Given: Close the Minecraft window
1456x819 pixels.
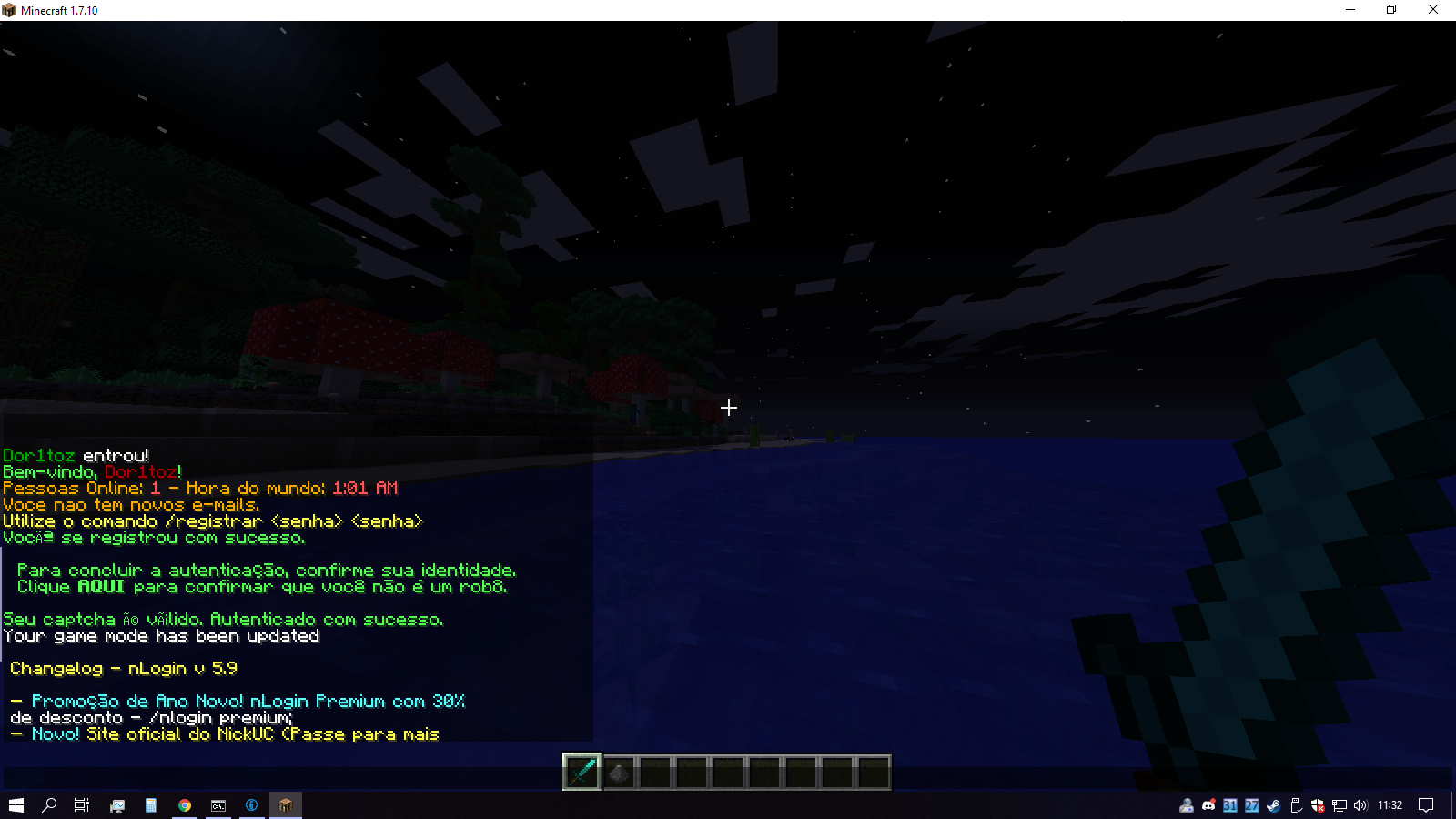Looking at the screenshot, I should [1433, 10].
